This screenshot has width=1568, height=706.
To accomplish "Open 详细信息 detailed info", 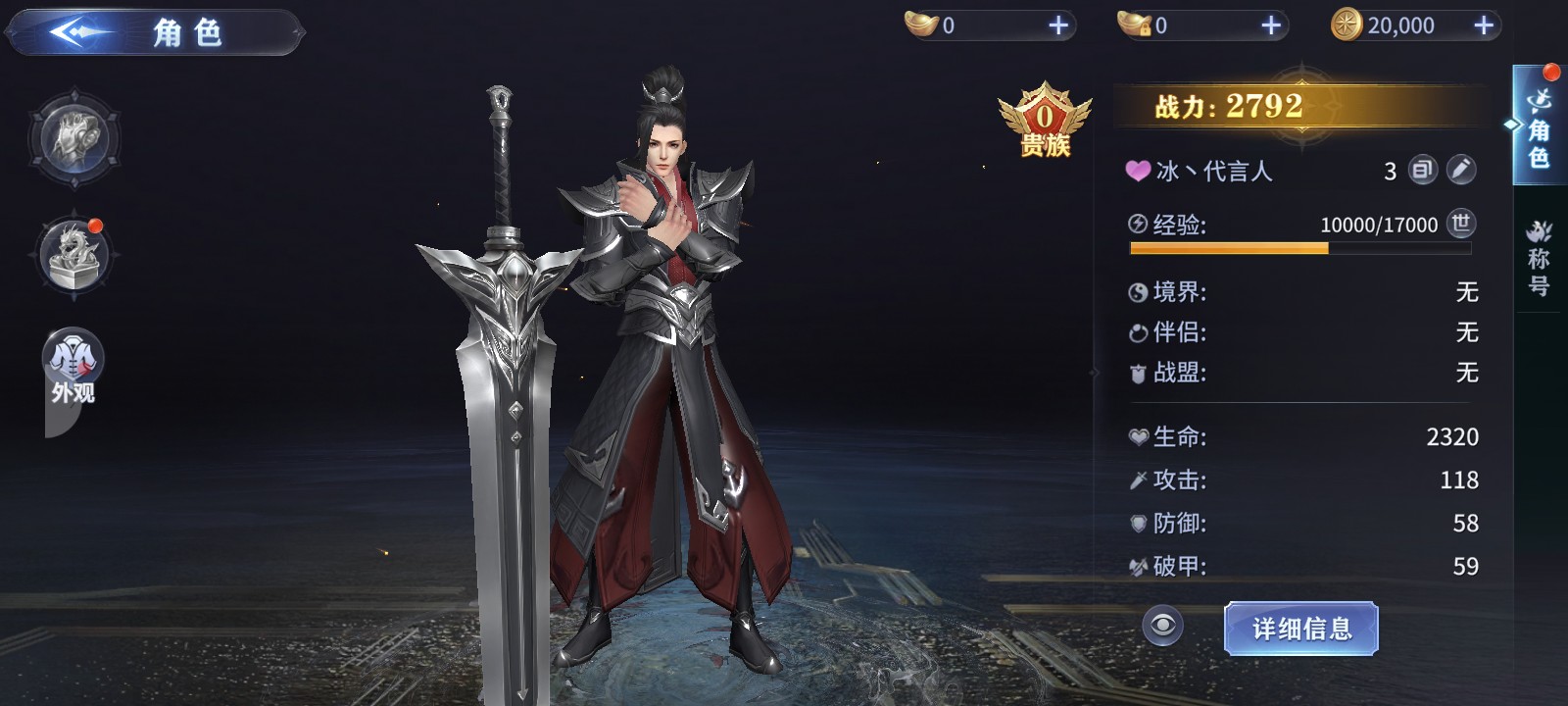I will pos(1300,628).
